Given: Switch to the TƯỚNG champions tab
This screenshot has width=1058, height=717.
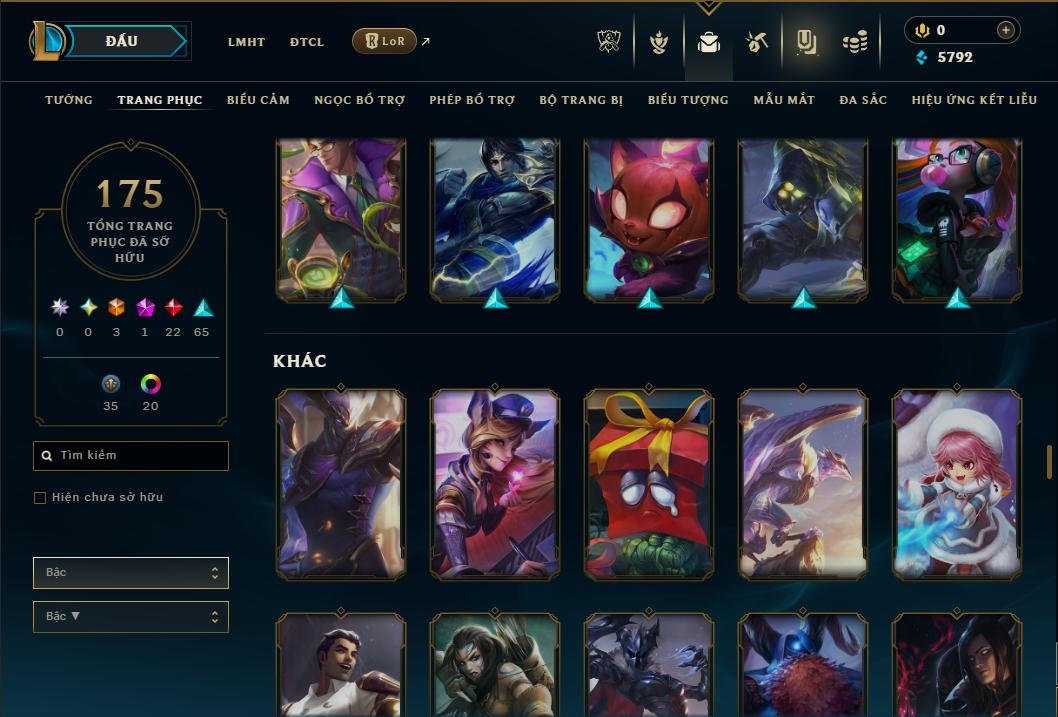Looking at the screenshot, I should pyautogui.click(x=69, y=100).
